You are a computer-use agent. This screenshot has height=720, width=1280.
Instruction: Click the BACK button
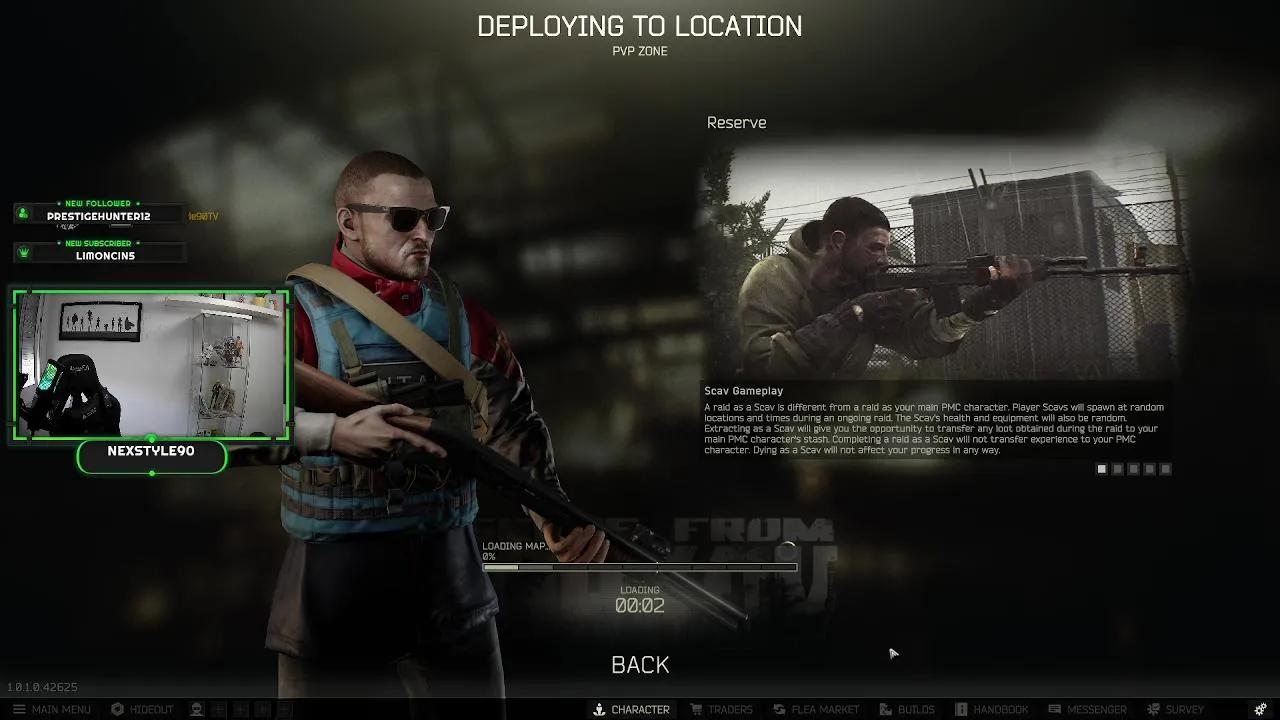(639, 664)
